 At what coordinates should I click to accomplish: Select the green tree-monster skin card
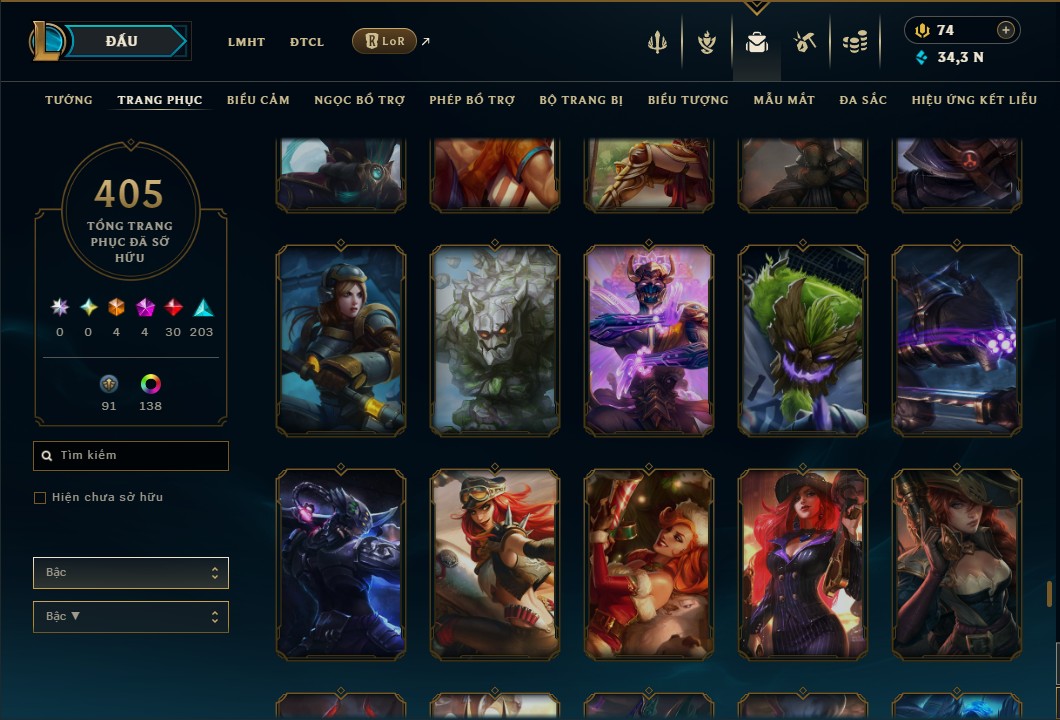click(x=803, y=340)
